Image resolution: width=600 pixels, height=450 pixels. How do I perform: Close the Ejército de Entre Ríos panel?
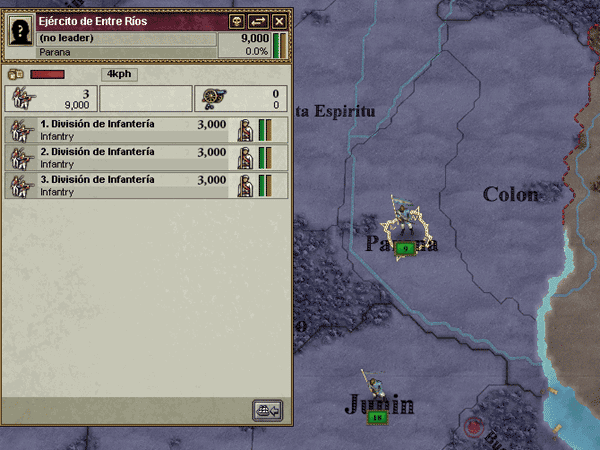pyautogui.click(x=279, y=21)
